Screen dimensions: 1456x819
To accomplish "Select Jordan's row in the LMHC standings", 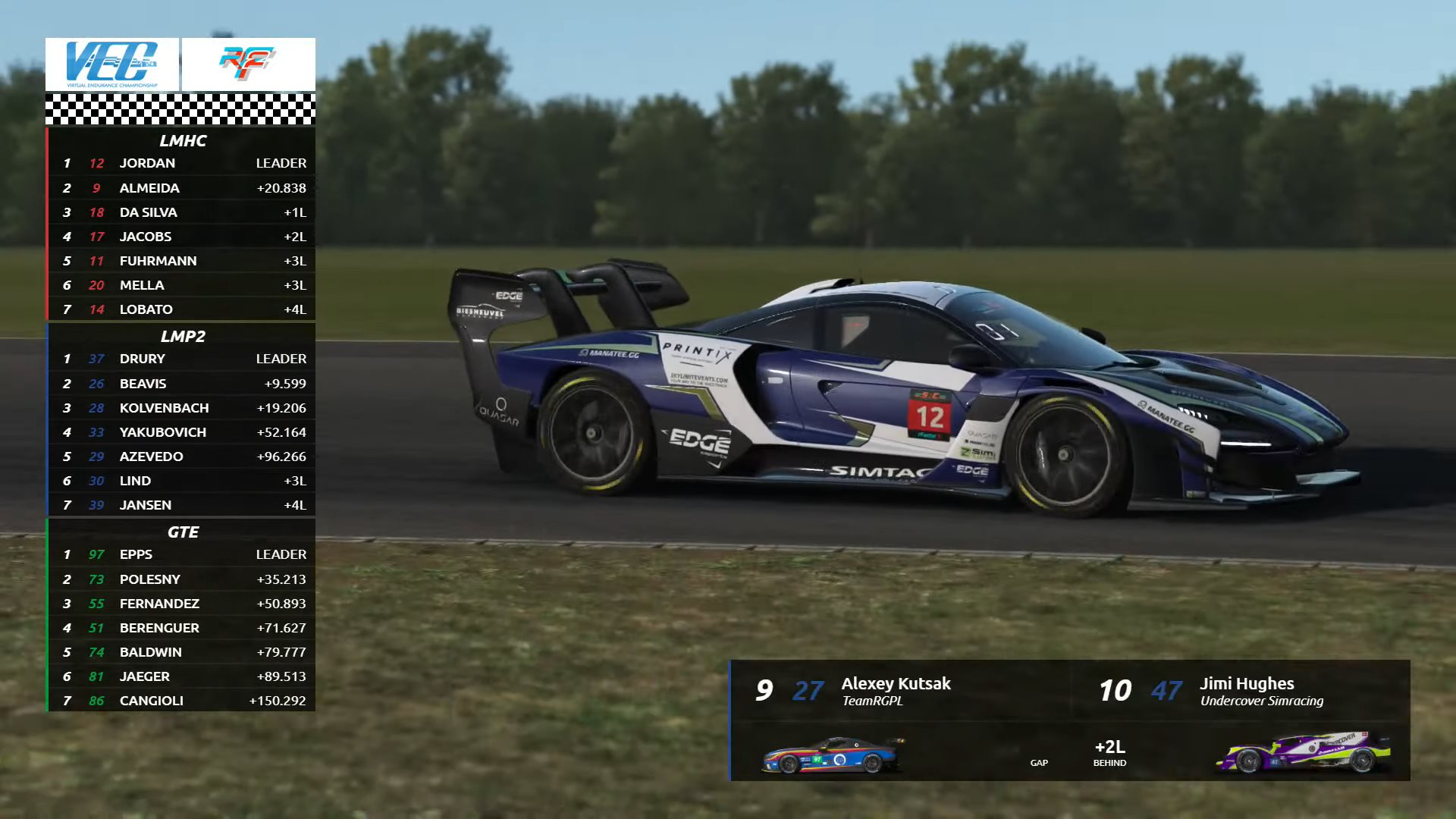I will point(181,163).
